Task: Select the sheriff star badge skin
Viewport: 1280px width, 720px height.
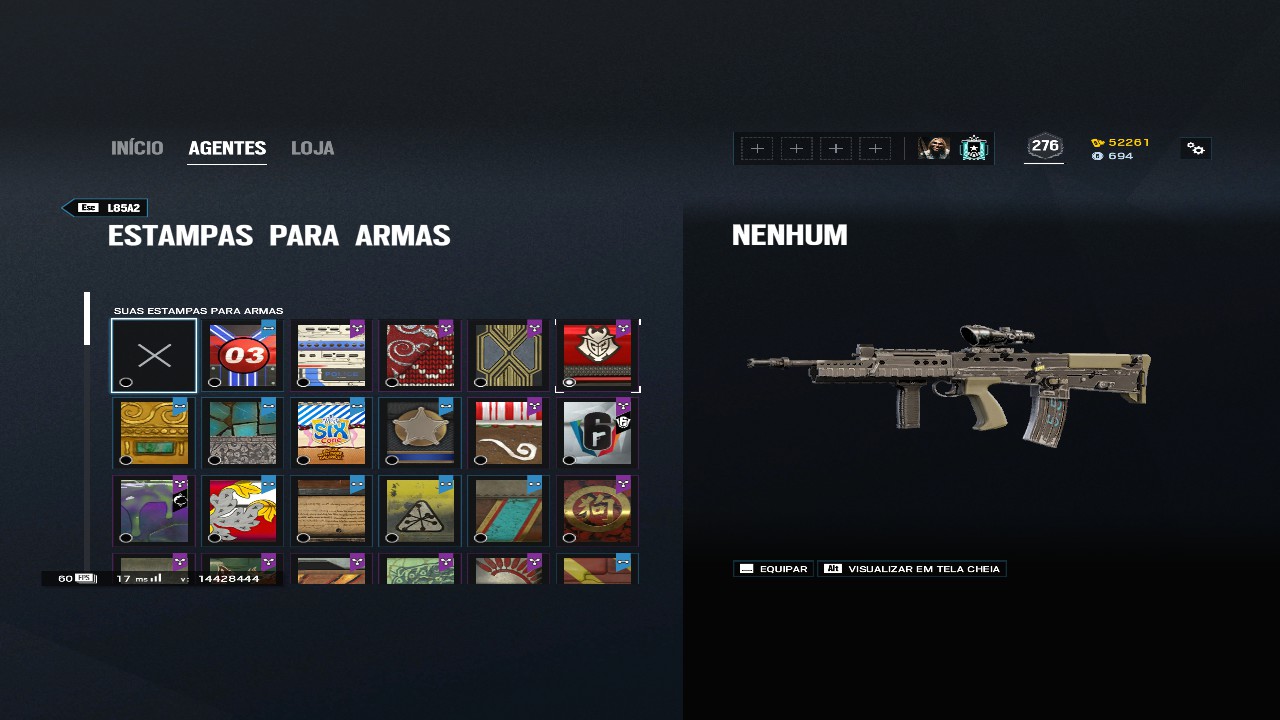Action: click(x=420, y=433)
